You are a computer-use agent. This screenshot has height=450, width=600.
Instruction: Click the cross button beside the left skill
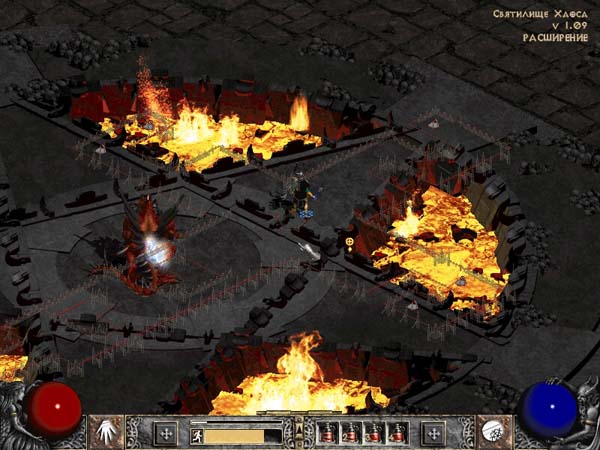pyautogui.click(x=165, y=433)
